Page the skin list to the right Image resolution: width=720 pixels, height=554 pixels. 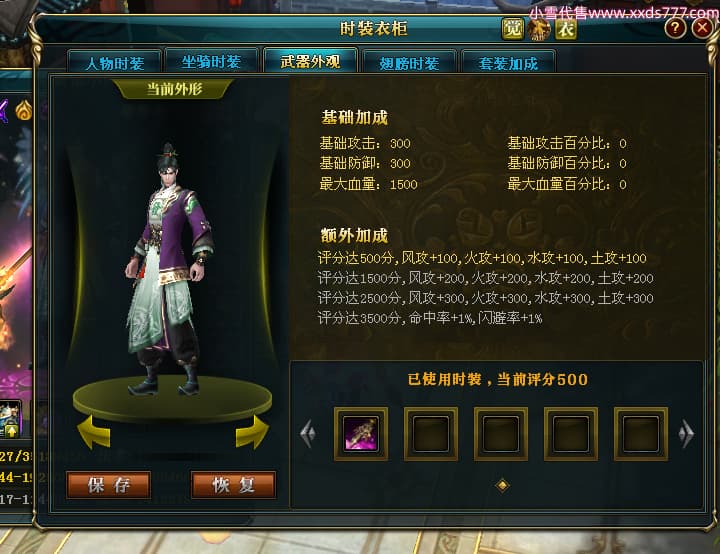click(x=686, y=433)
